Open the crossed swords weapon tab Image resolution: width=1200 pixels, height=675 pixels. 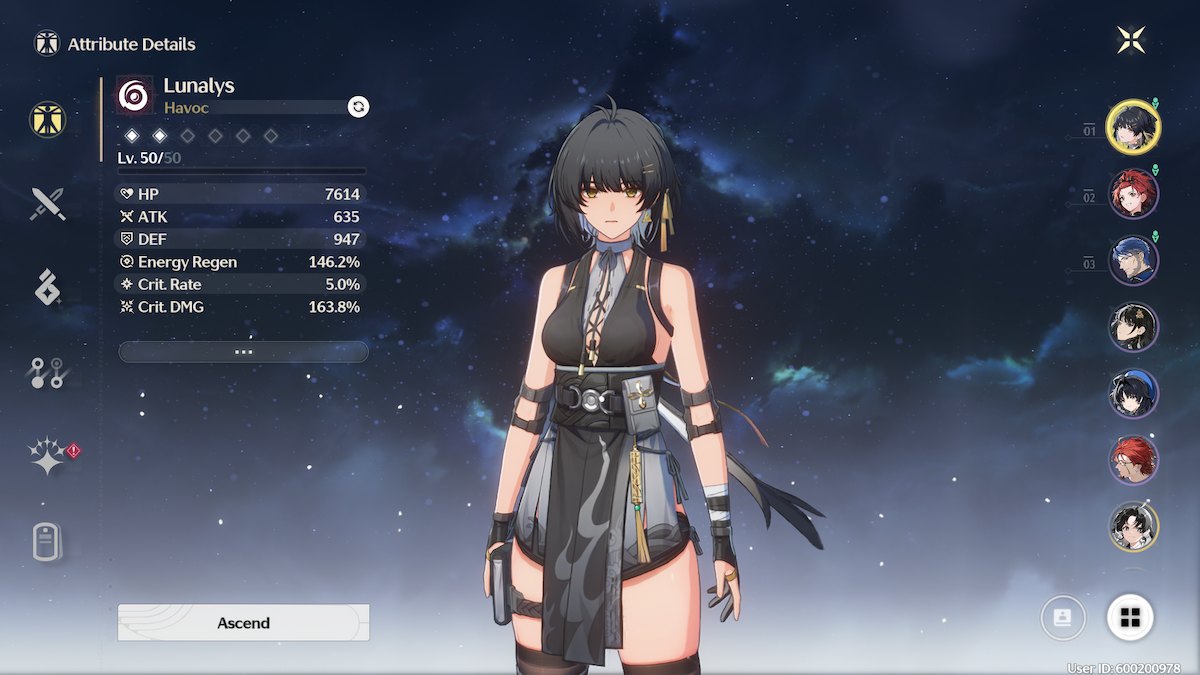click(47, 204)
